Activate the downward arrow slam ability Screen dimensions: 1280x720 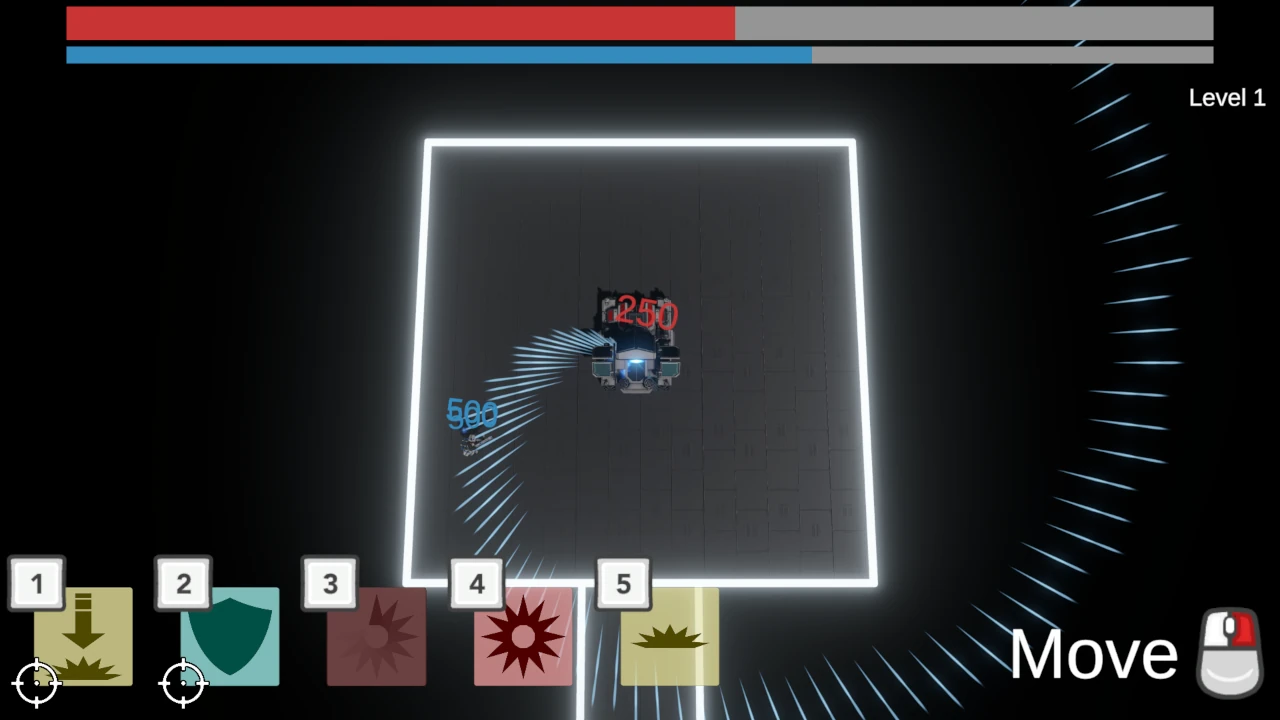click(84, 636)
